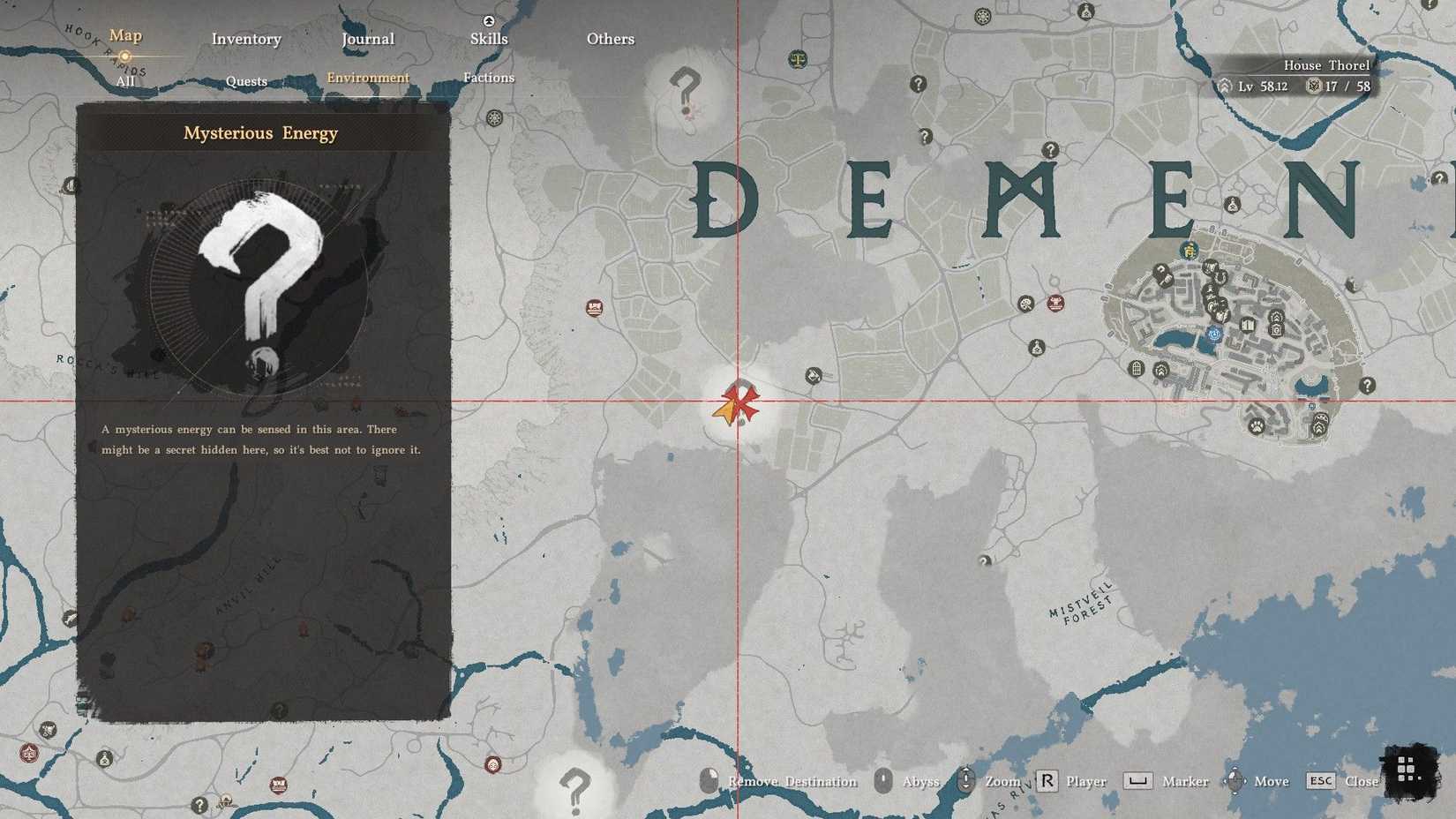This screenshot has height=819, width=1456.
Task: Toggle the Environment filter
Action: [x=368, y=78]
